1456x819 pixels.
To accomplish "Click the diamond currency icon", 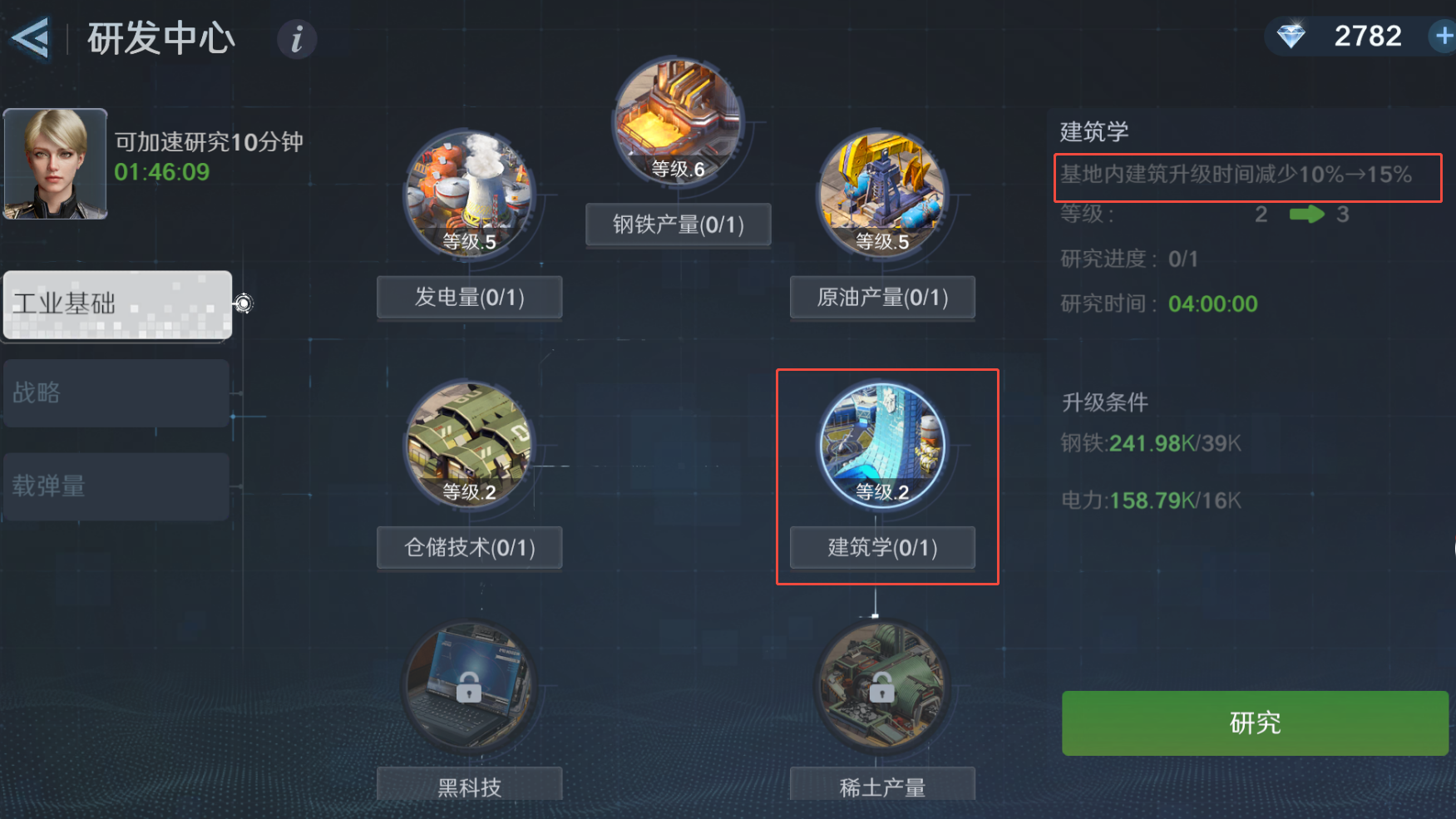I will (x=1293, y=35).
